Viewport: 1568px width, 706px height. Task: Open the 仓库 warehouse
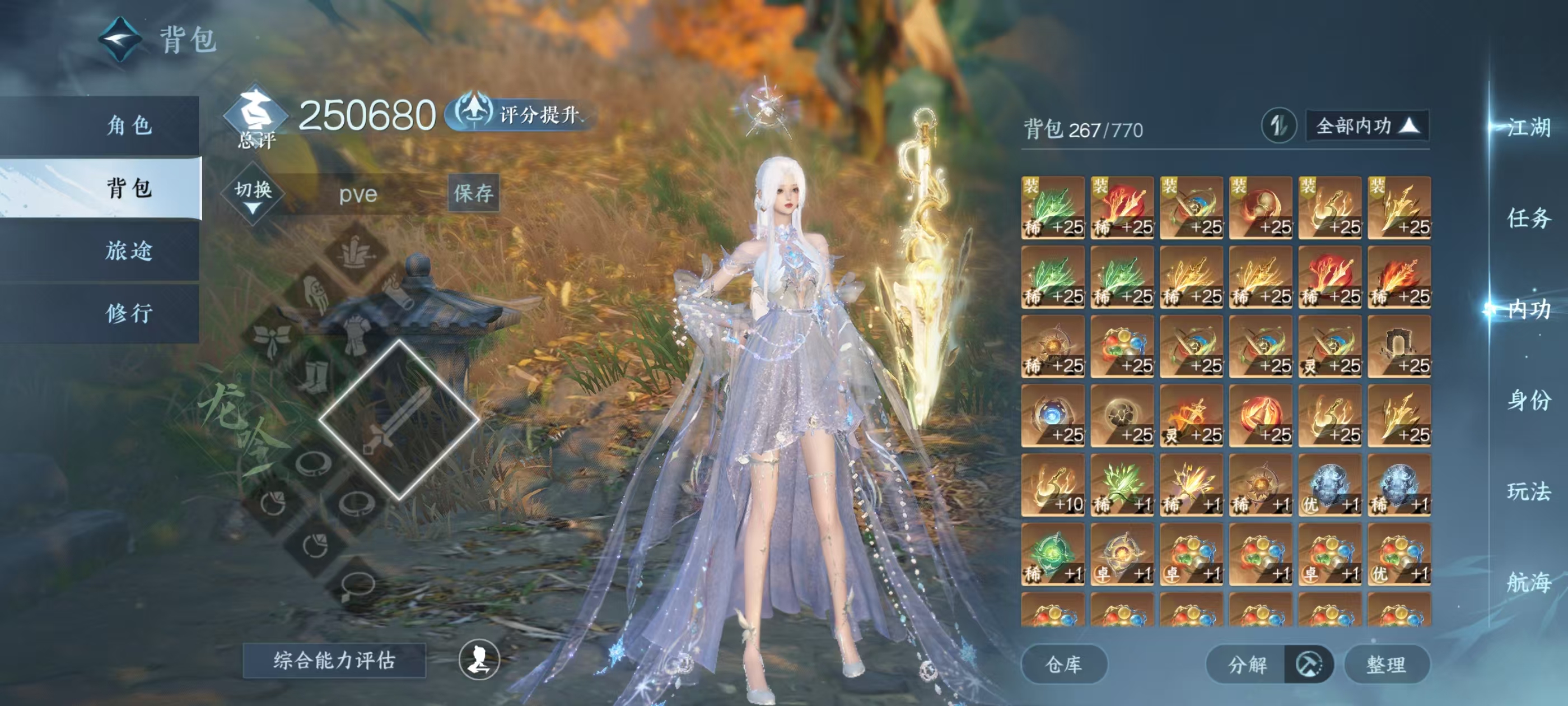pyautogui.click(x=1063, y=664)
